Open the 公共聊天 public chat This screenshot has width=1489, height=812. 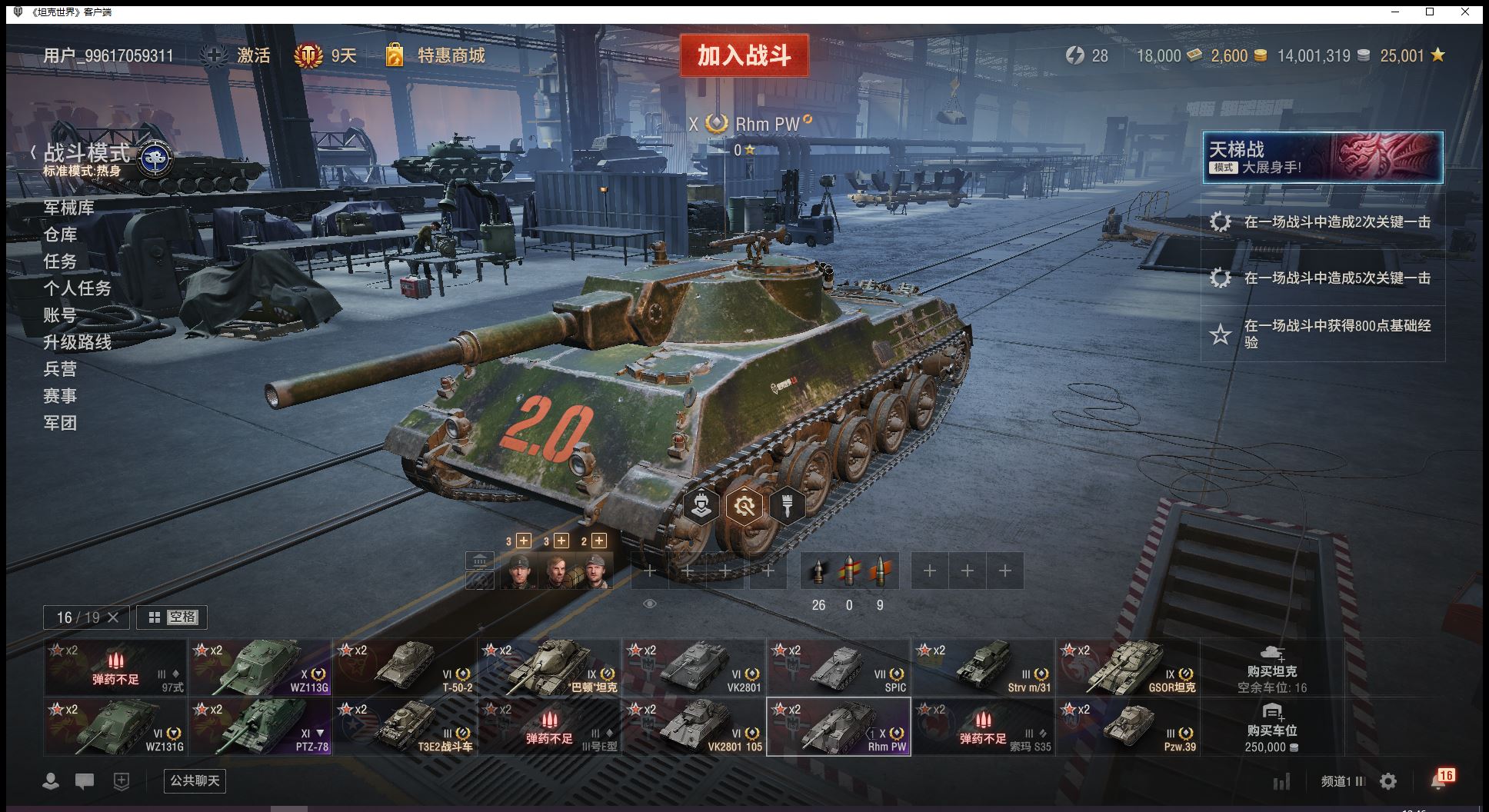tap(195, 780)
